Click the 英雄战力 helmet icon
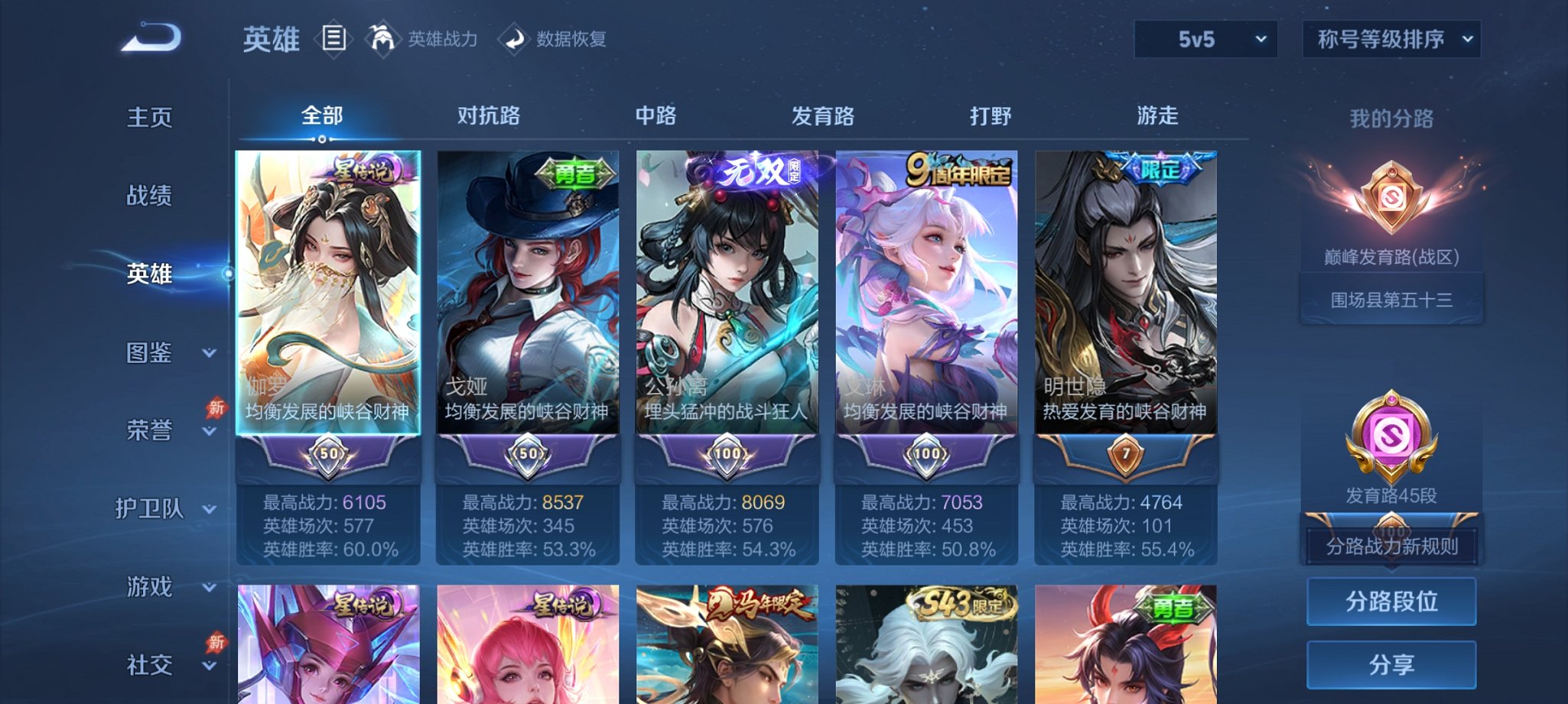This screenshot has height=704, width=1568. [382, 37]
